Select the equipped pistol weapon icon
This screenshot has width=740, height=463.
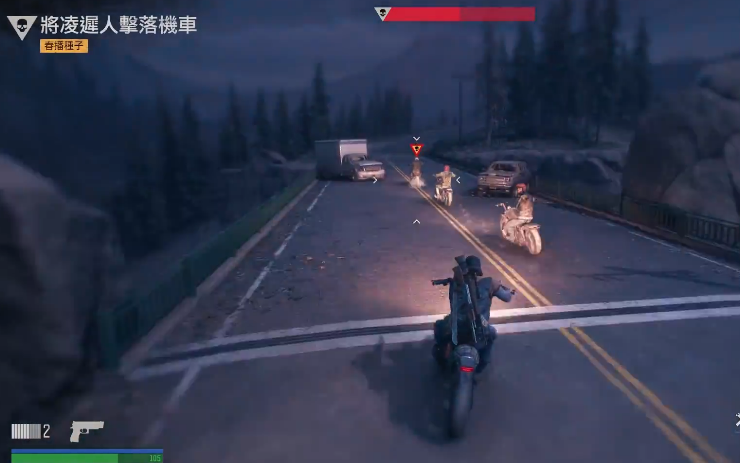(86, 431)
